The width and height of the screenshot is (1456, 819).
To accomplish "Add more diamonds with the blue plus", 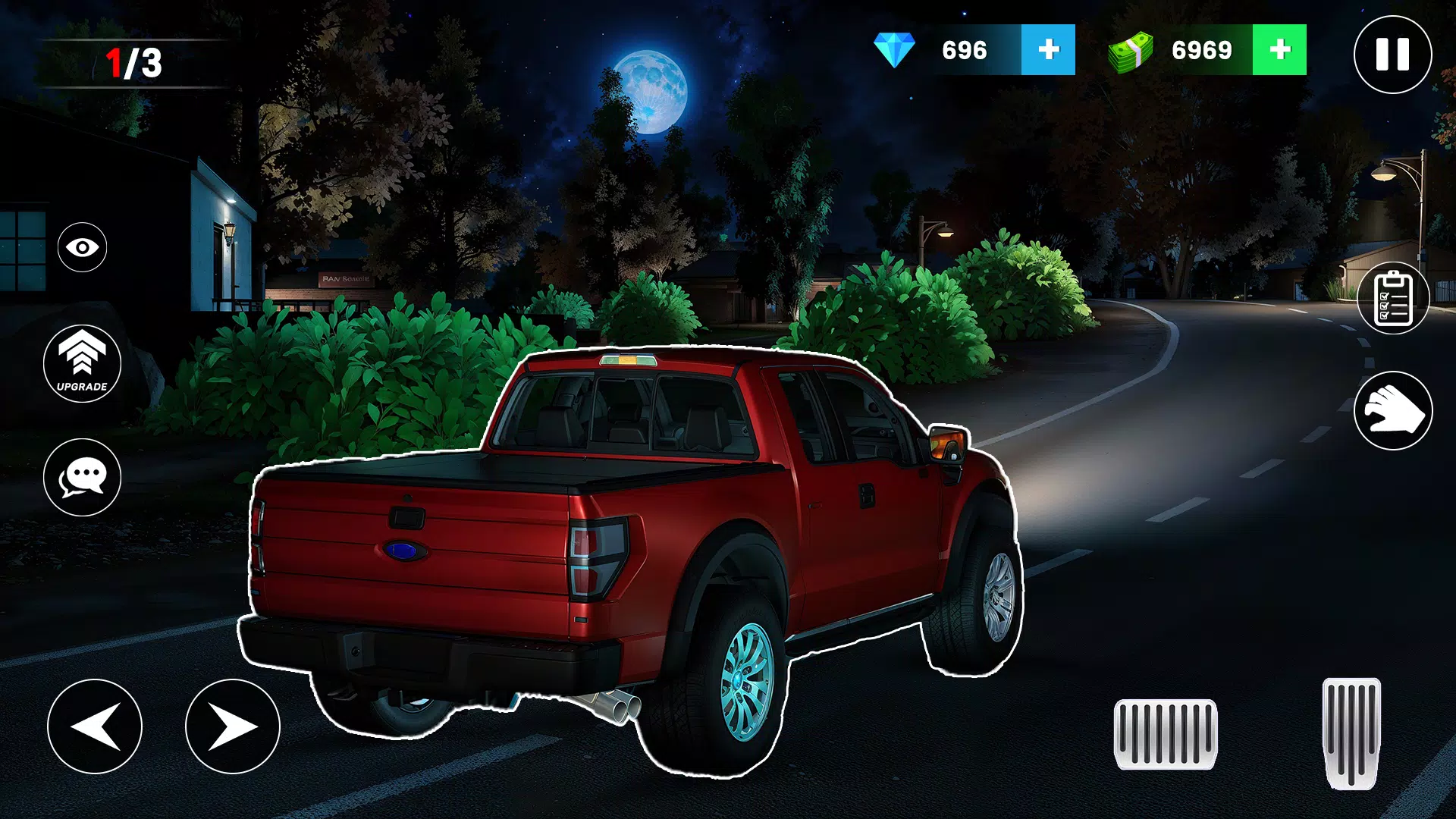I will (x=1048, y=50).
